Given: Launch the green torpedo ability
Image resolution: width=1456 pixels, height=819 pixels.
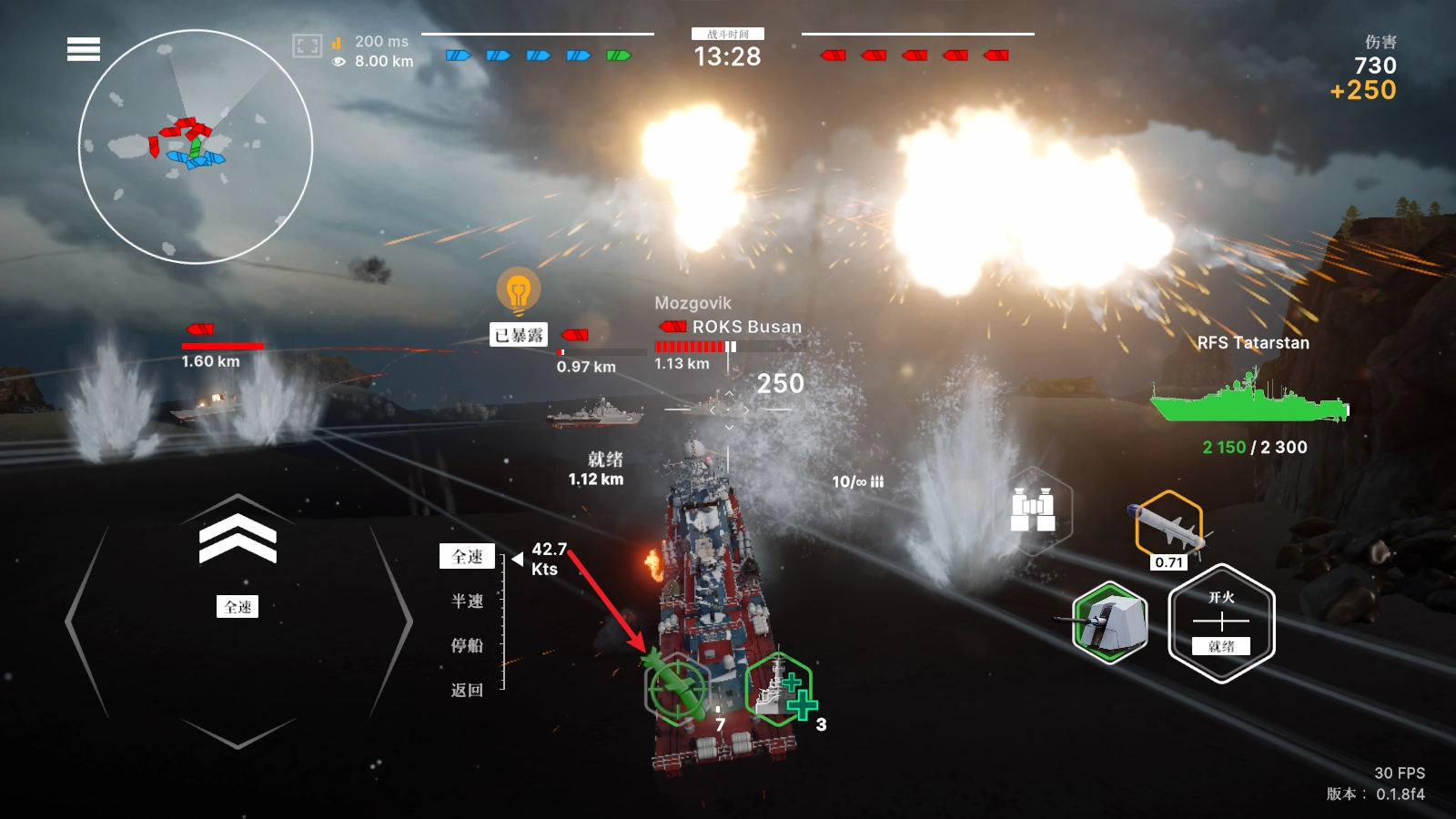Looking at the screenshot, I should pyautogui.click(x=676, y=688).
